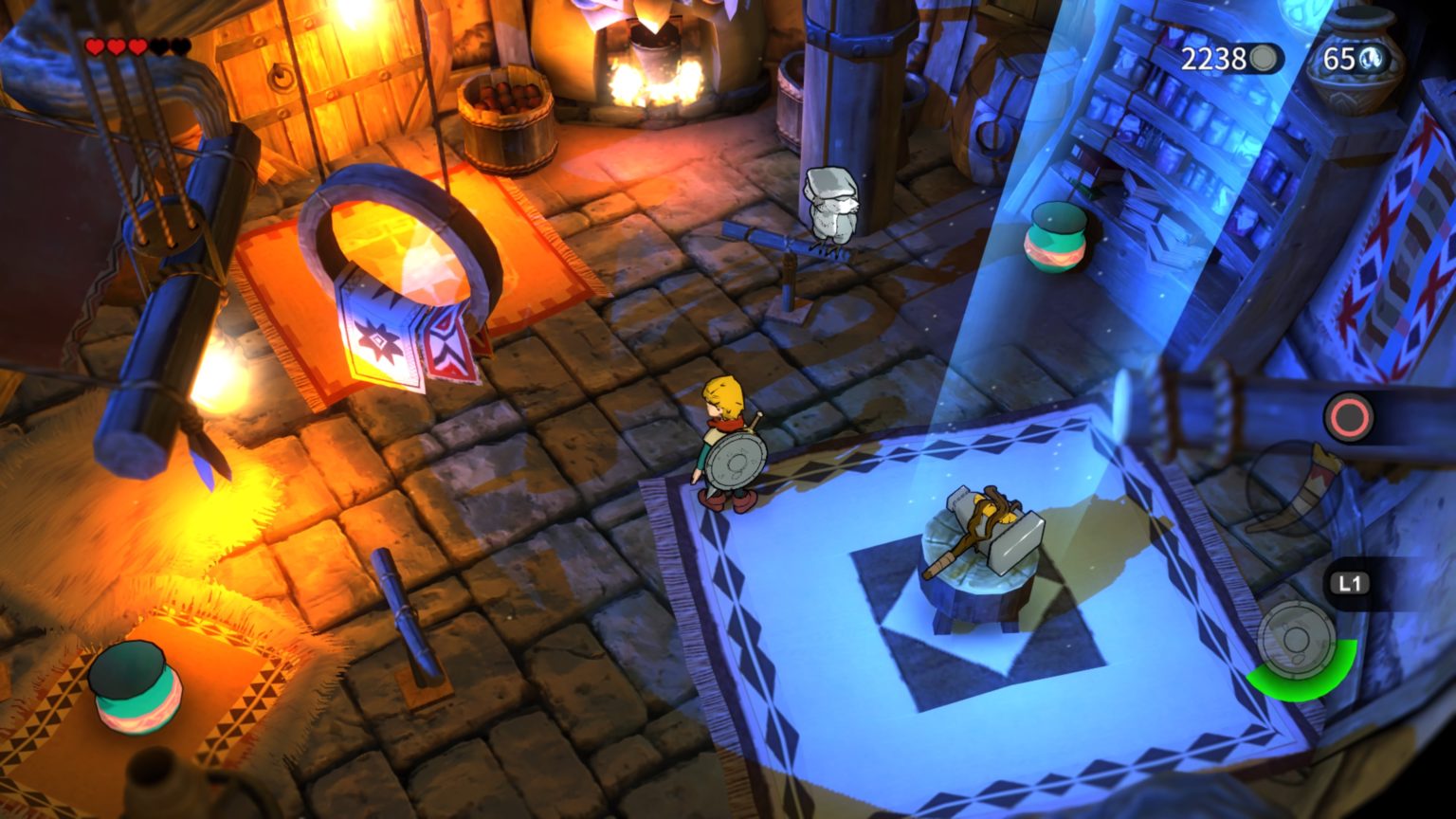This screenshot has width=1456, height=819.
Task: Tap the half-filled heart in the health bar
Action: click(x=138, y=46)
